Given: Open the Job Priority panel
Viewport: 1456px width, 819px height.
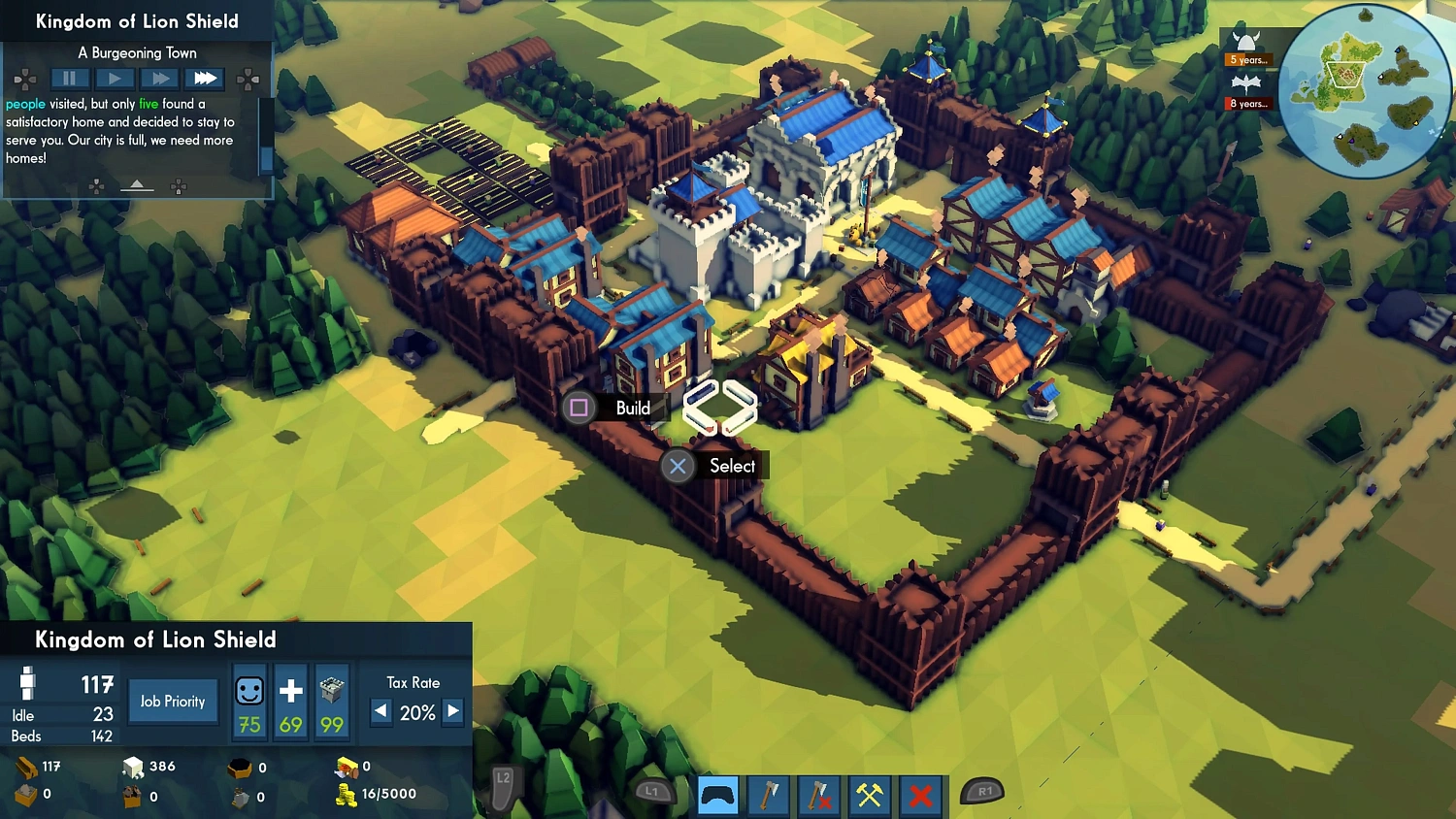Looking at the screenshot, I should tap(173, 701).
